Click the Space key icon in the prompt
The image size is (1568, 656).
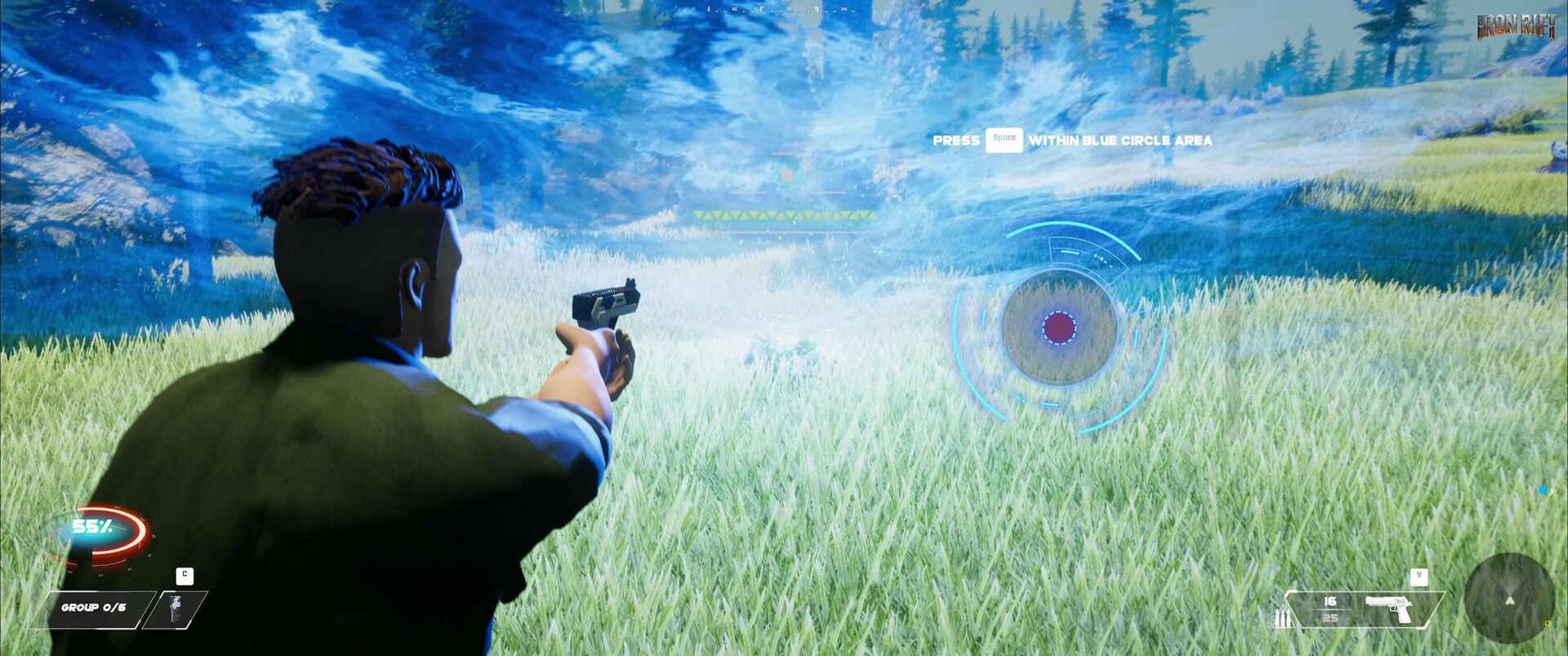pos(1004,140)
